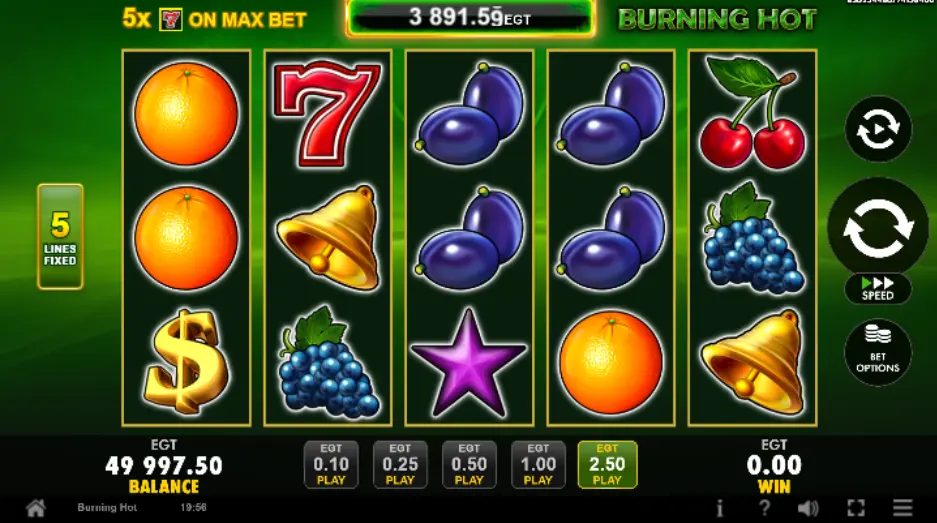Toggle the Speed button
The height and width of the screenshot is (523, 937).
point(877,289)
